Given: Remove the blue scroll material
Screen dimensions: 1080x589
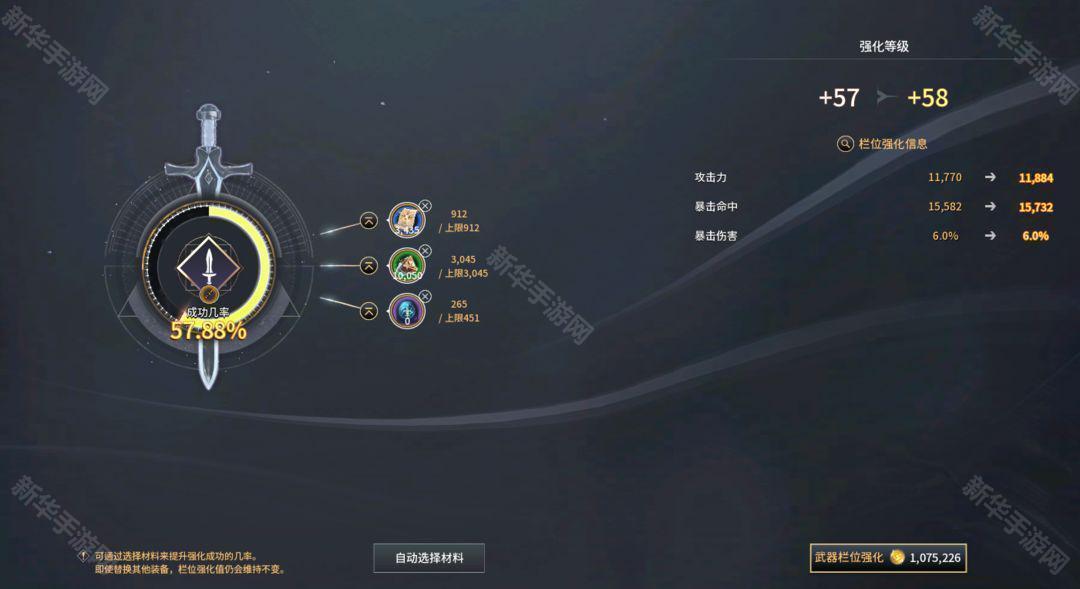Looking at the screenshot, I should (x=425, y=205).
